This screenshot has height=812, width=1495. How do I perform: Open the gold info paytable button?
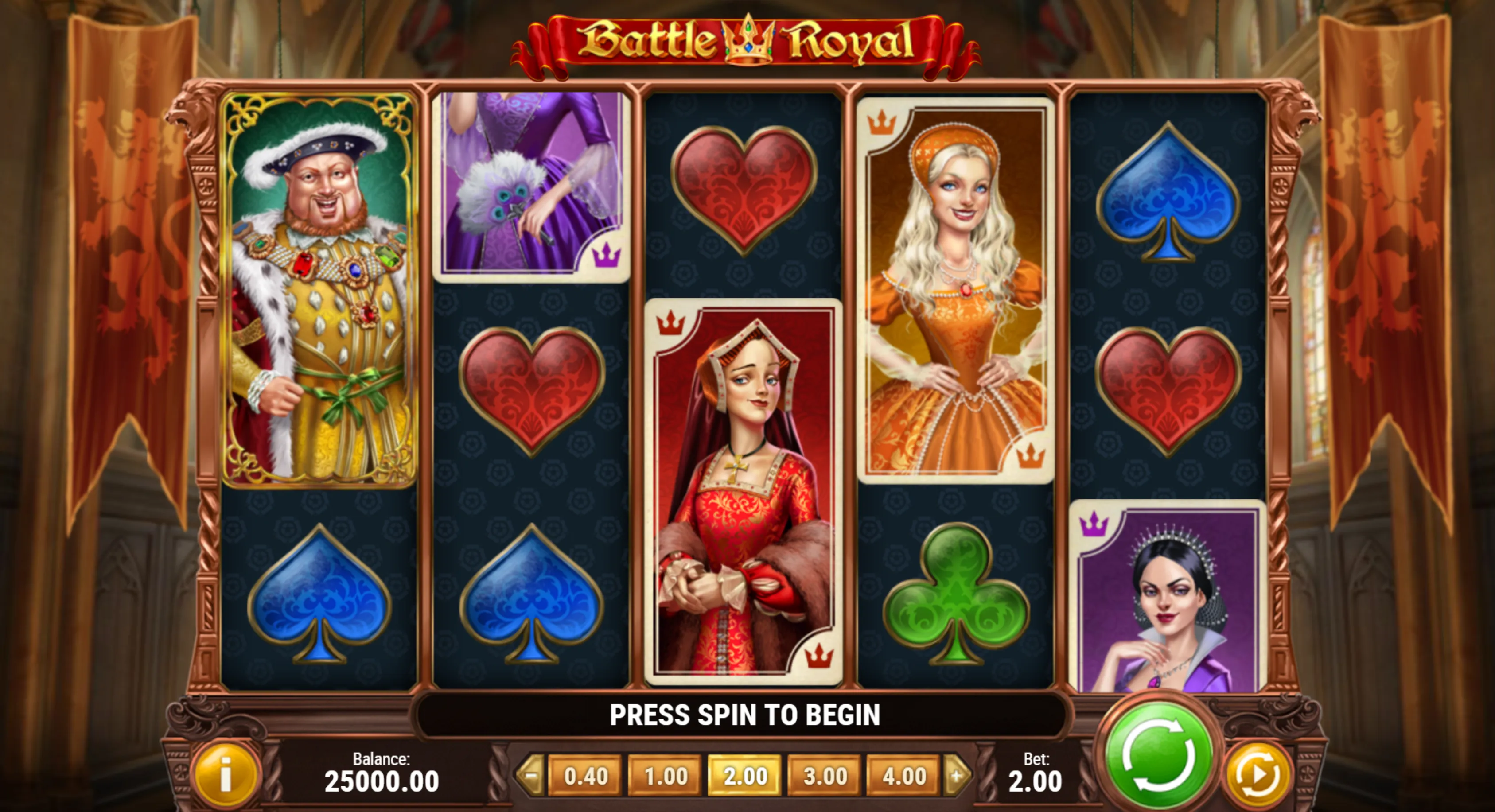[x=226, y=775]
